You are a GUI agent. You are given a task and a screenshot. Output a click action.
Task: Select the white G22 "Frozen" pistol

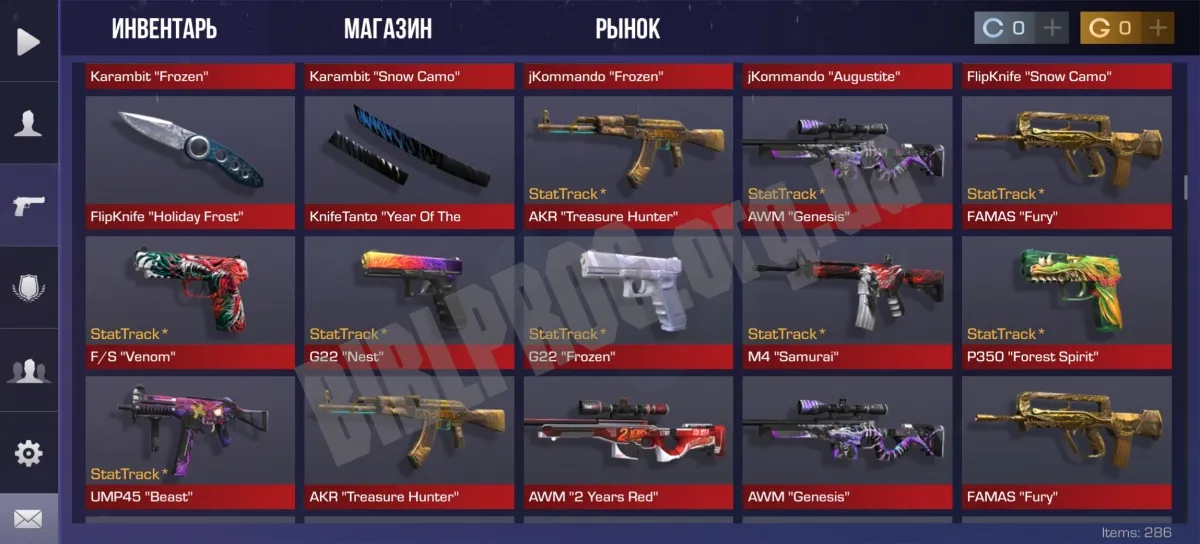pos(628,302)
